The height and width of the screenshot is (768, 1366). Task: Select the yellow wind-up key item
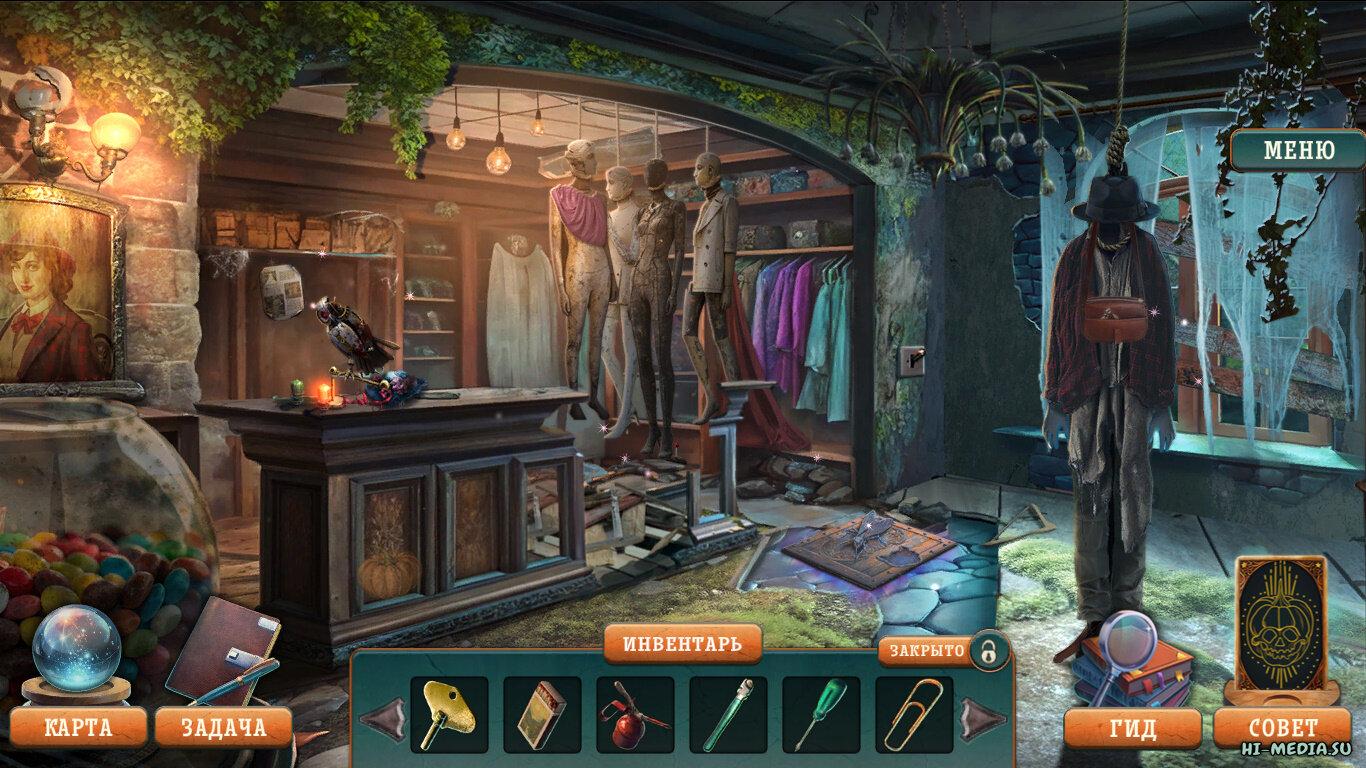448,714
